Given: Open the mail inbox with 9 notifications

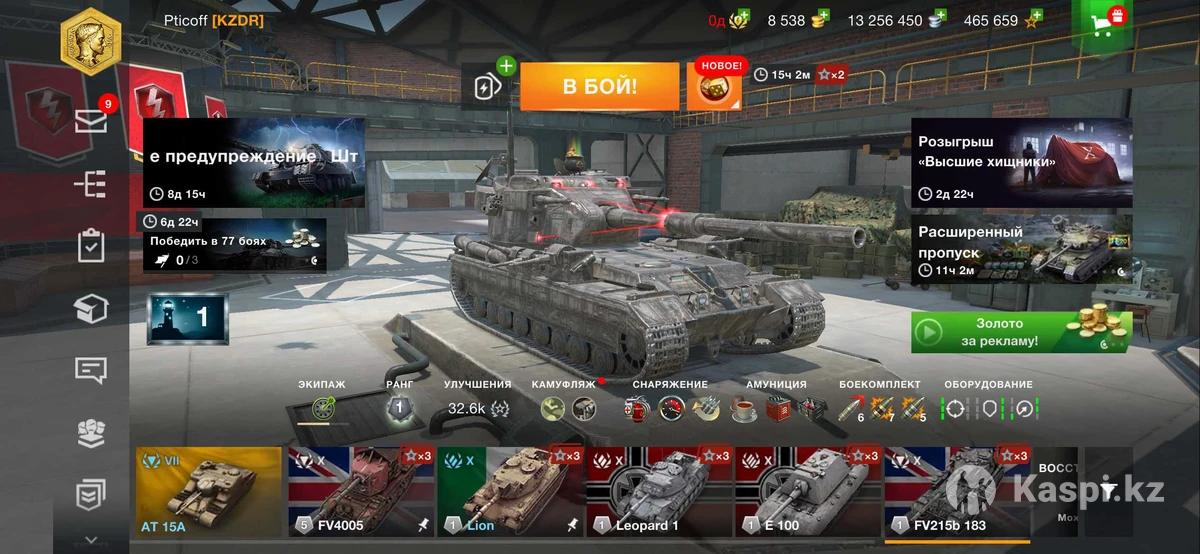Looking at the screenshot, I should coord(91,120).
